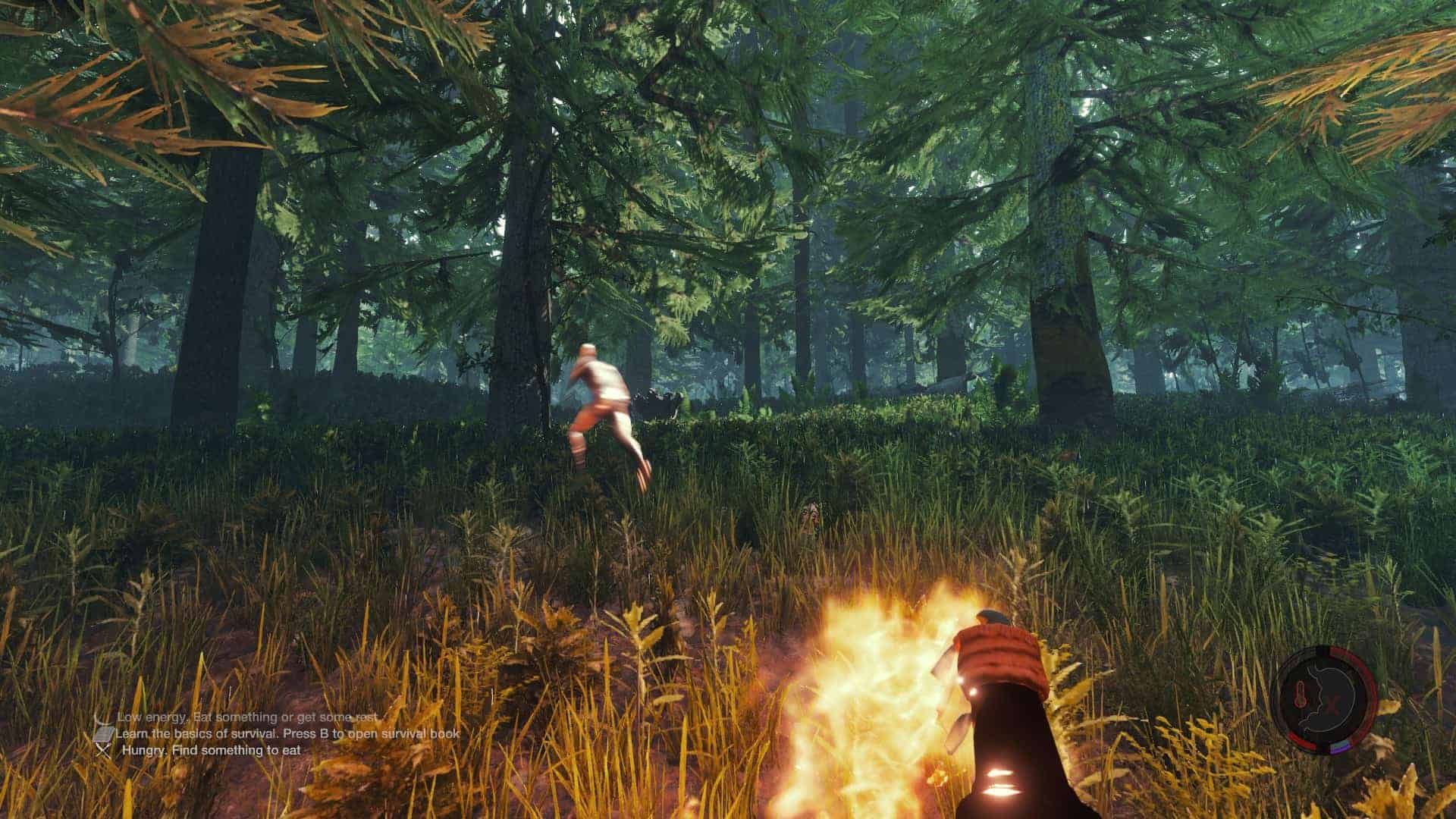The width and height of the screenshot is (1456, 819).
Task: Select the Low energy warning notification
Action: pyautogui.click(x=247, y=717)
